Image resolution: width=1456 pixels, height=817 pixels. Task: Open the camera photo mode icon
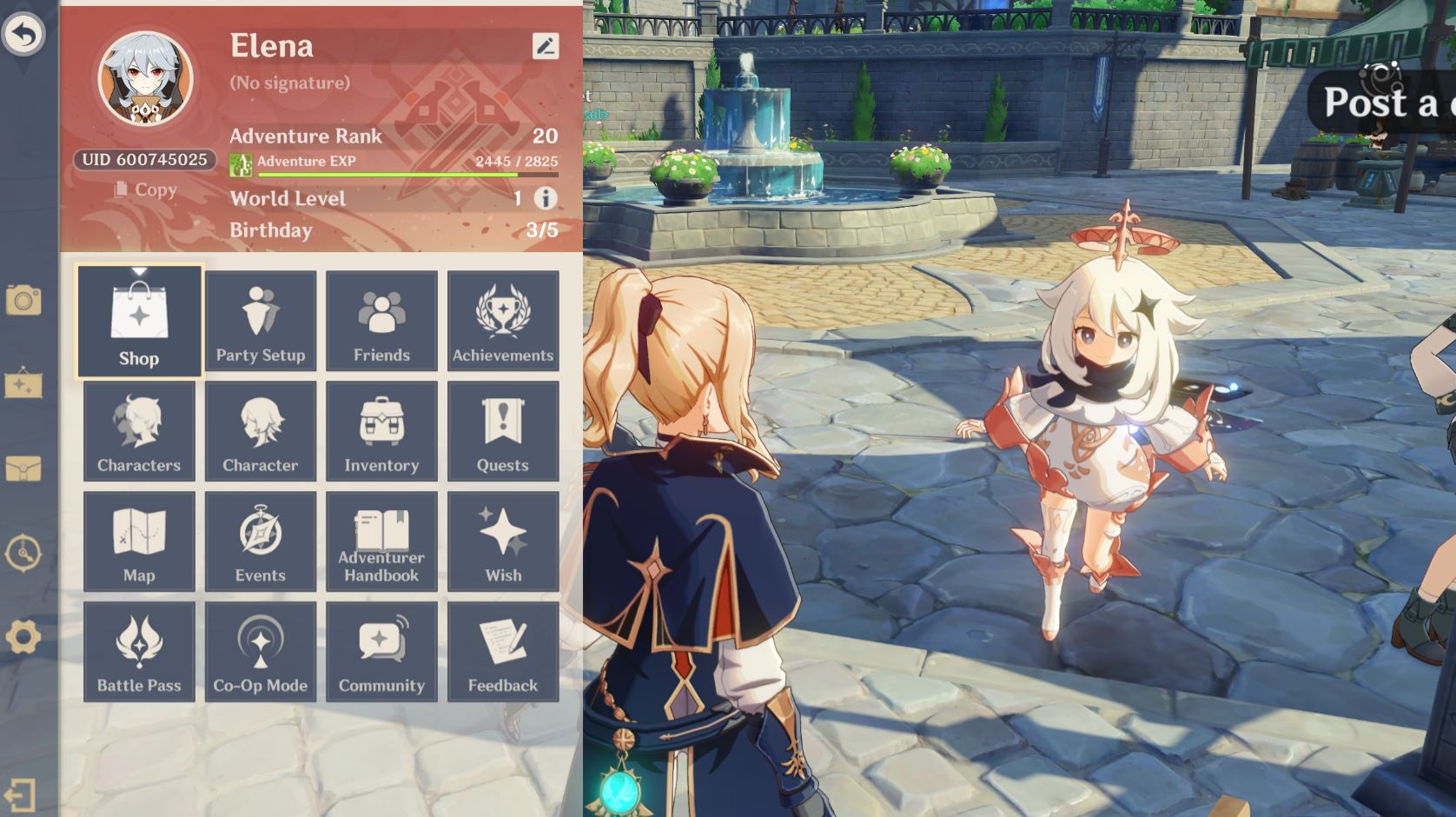tap(23, 301)
